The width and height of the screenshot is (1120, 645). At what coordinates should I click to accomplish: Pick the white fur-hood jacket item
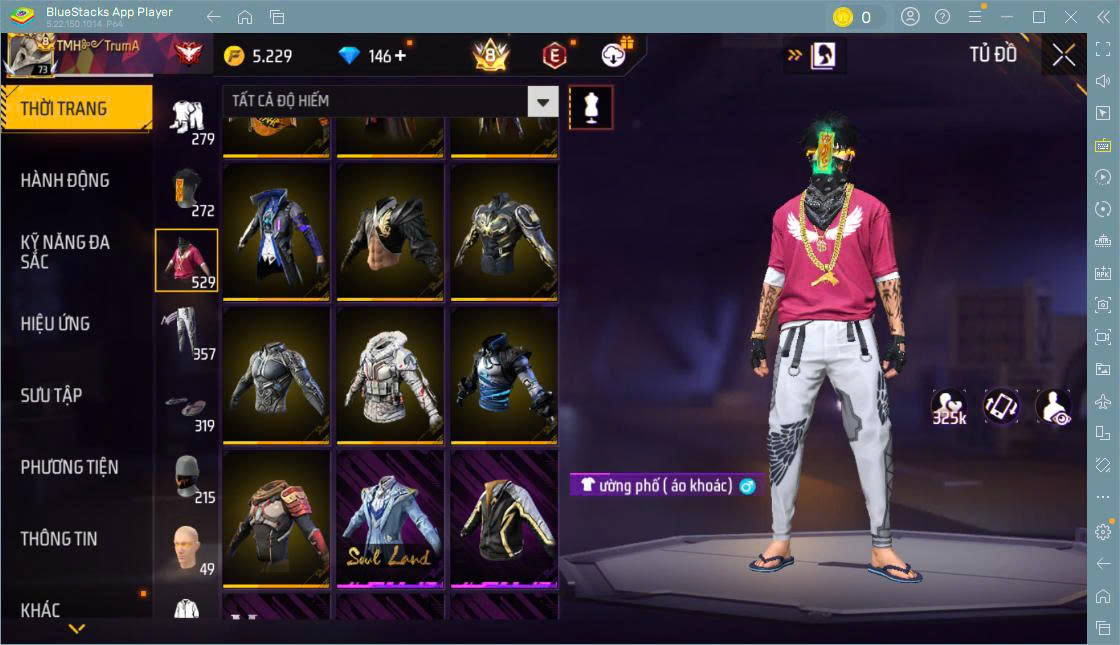390,375
